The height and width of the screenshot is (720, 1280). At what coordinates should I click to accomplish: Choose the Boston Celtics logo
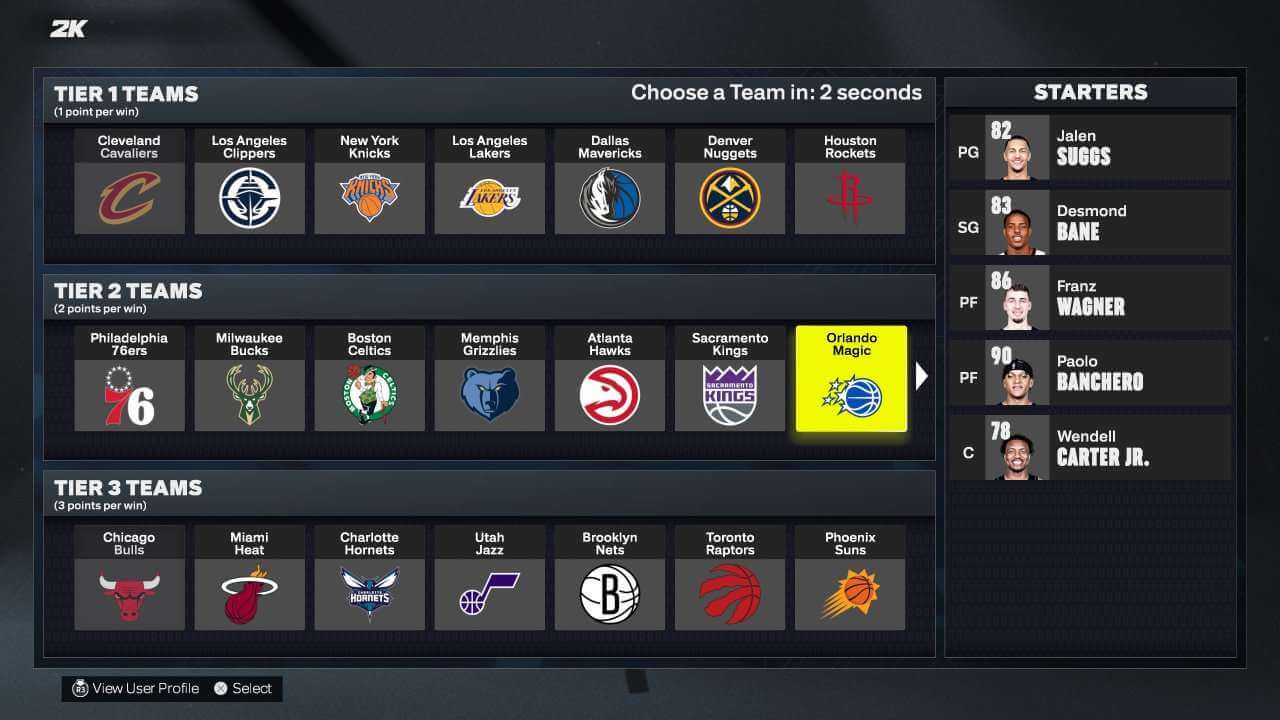pos(369,393)
